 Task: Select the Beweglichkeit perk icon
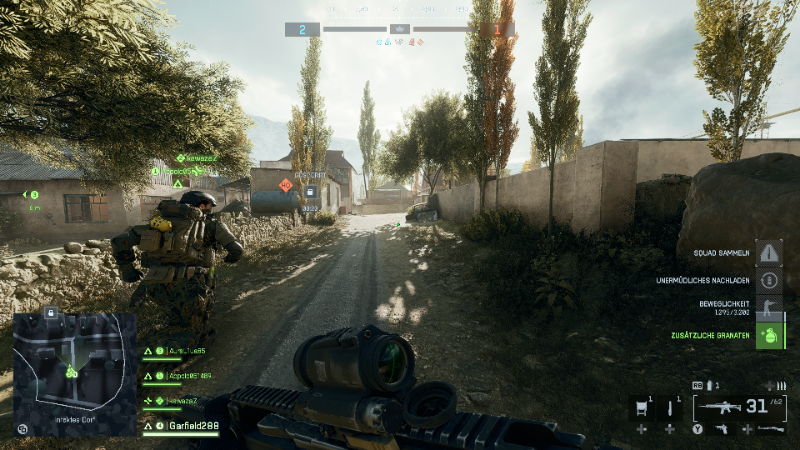(x=768, y=307)
